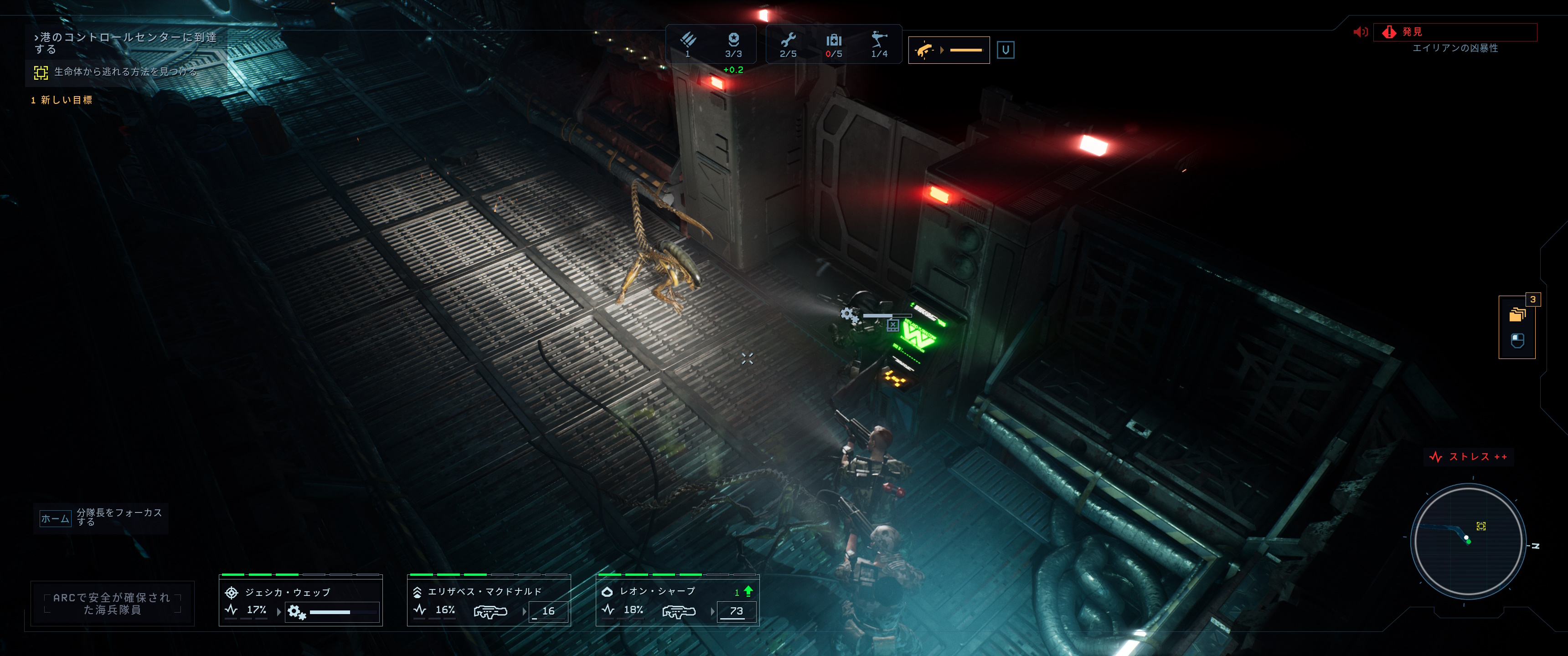
Task: Click the red alien detected alert
Action: (x=1455, y=32)
